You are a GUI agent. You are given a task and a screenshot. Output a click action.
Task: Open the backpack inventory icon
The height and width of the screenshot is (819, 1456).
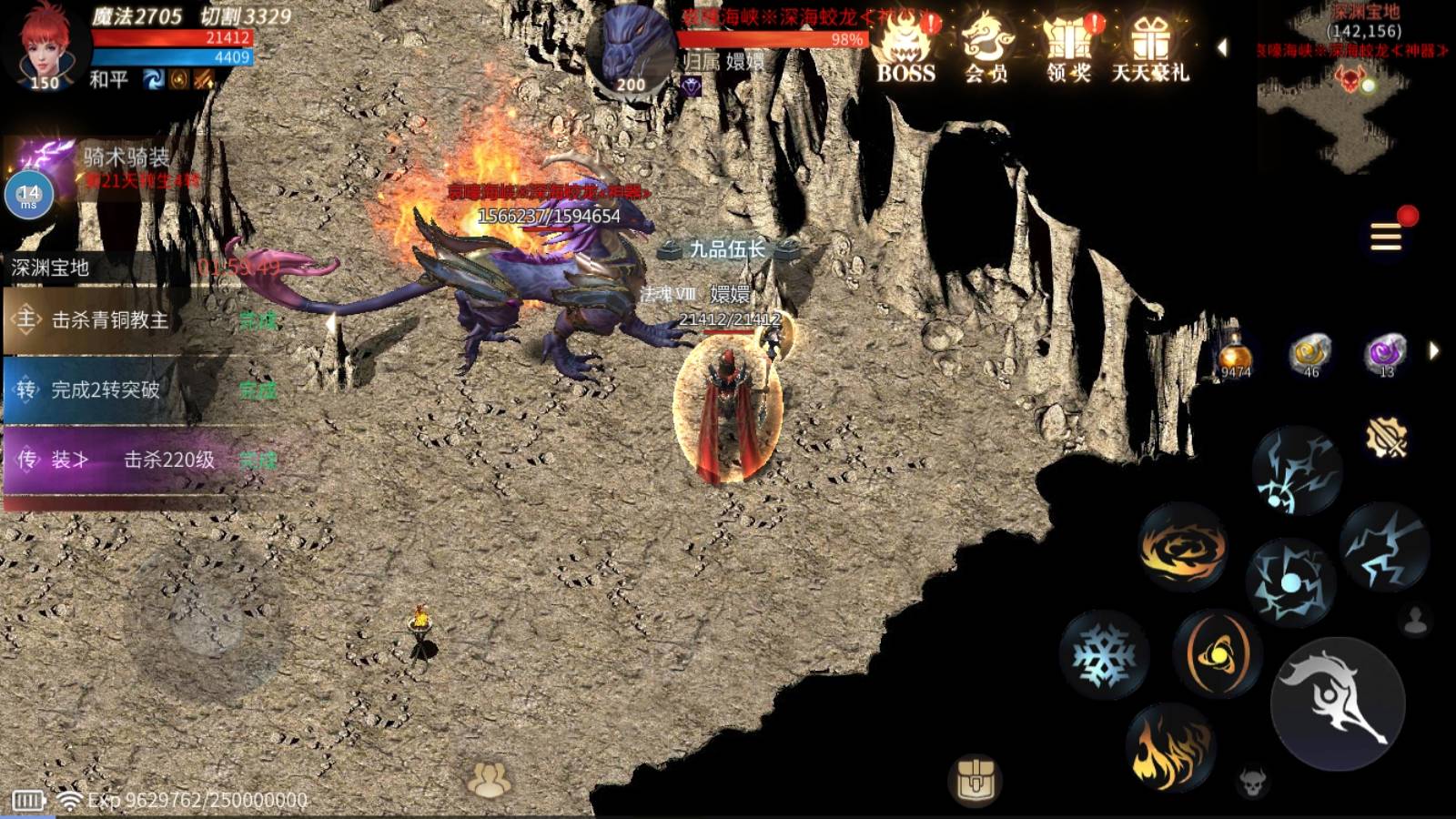click(x=975, y=779)
